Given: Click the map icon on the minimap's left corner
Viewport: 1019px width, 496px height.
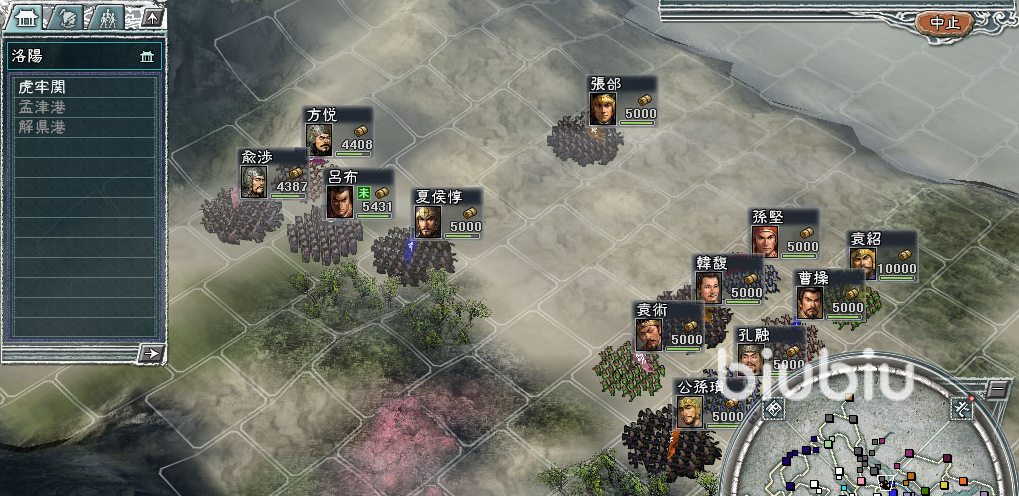Looking at the screenshot, I should [x=773, y=409].
